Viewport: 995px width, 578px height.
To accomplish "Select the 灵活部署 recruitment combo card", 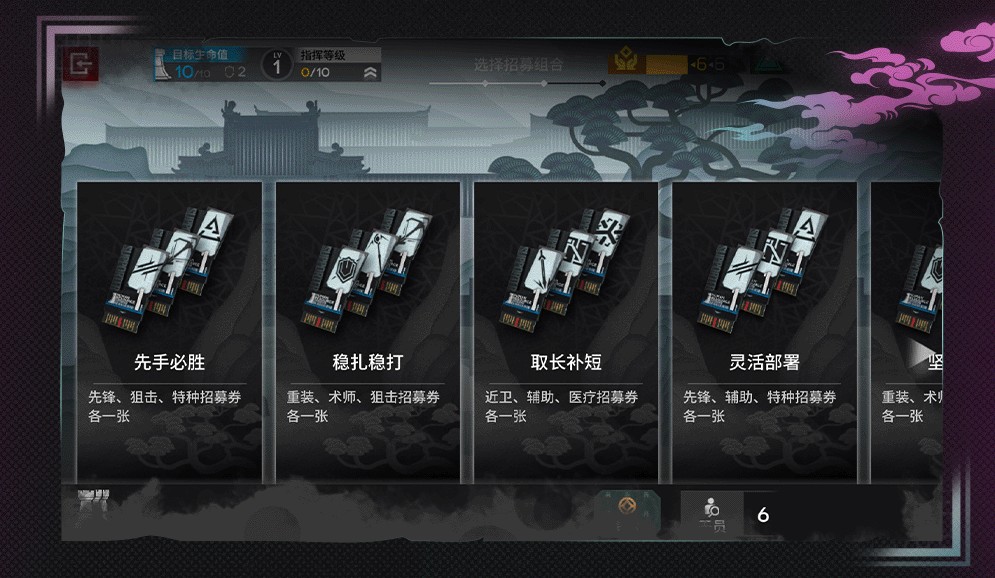I will tap(764, 330).
